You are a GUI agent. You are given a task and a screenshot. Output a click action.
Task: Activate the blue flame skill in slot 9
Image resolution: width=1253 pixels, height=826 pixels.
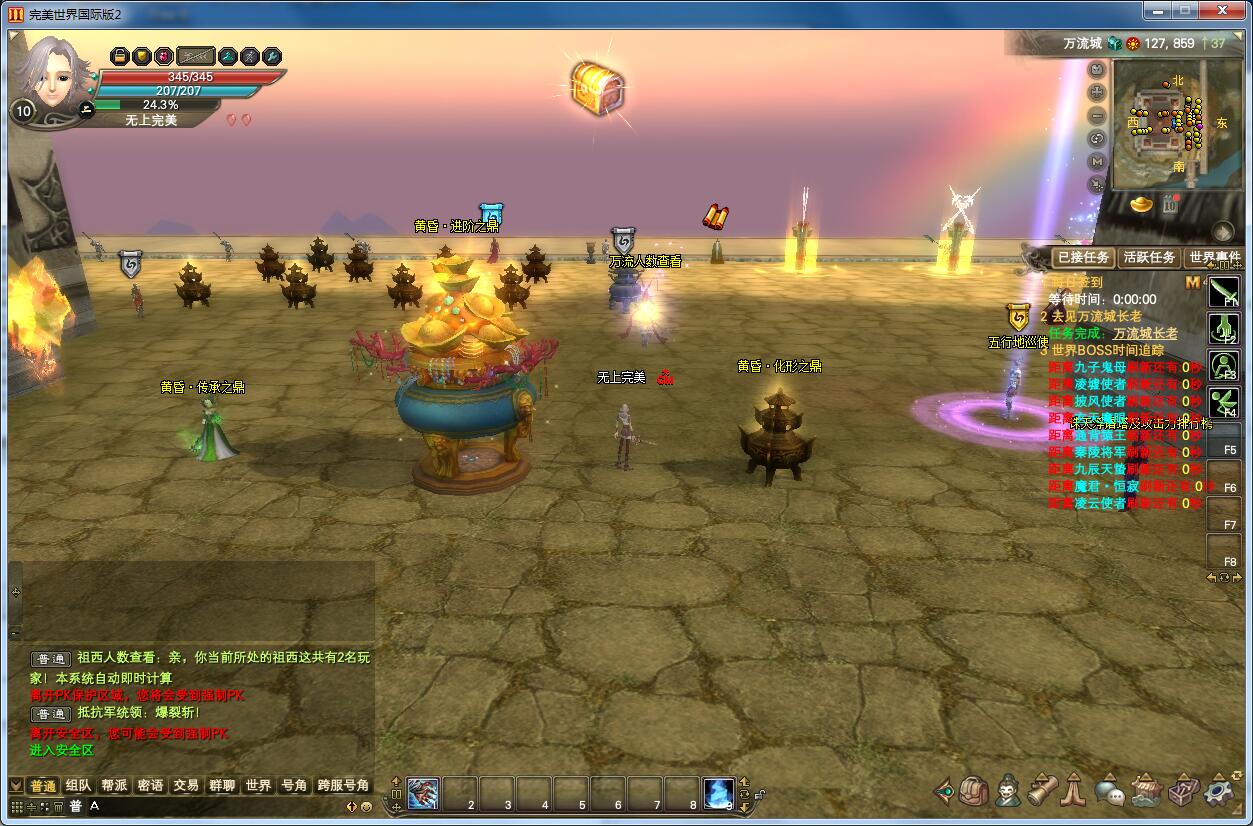pyautogui.click(x=718, y=793)
